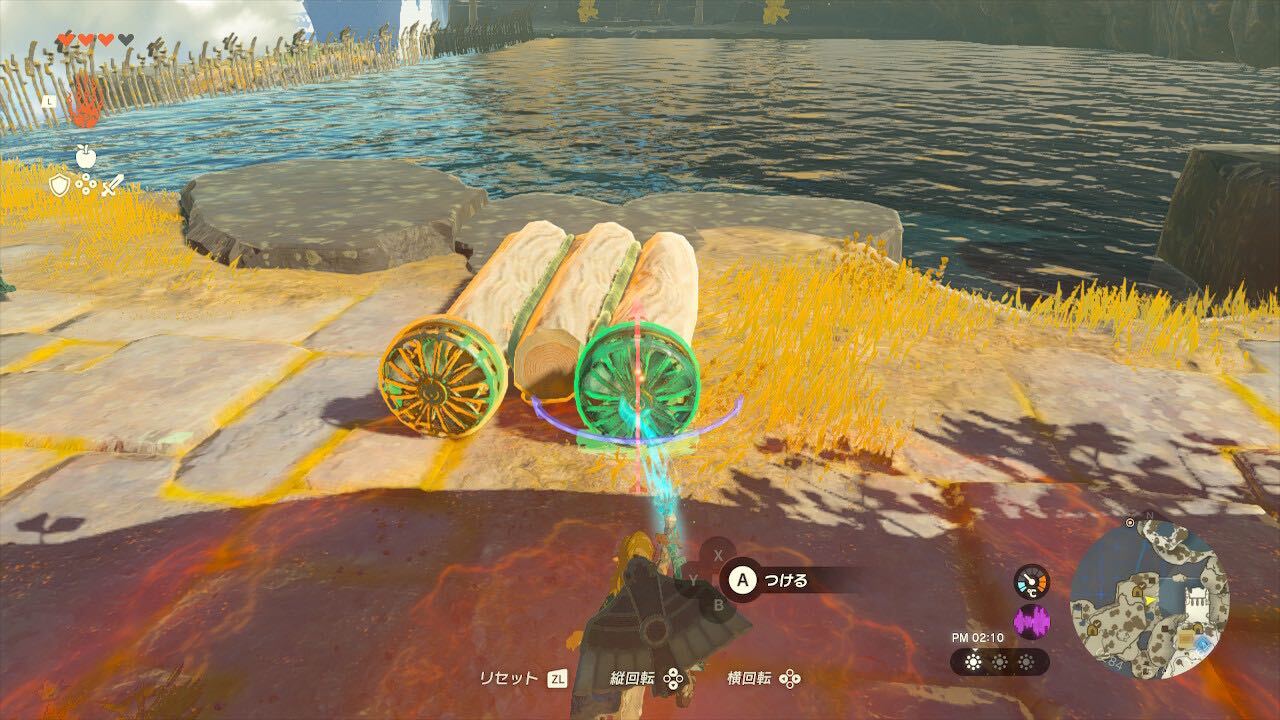
Task: Click the purple noise level meter
Action: pyautogui.click(x=1032, y=621)
